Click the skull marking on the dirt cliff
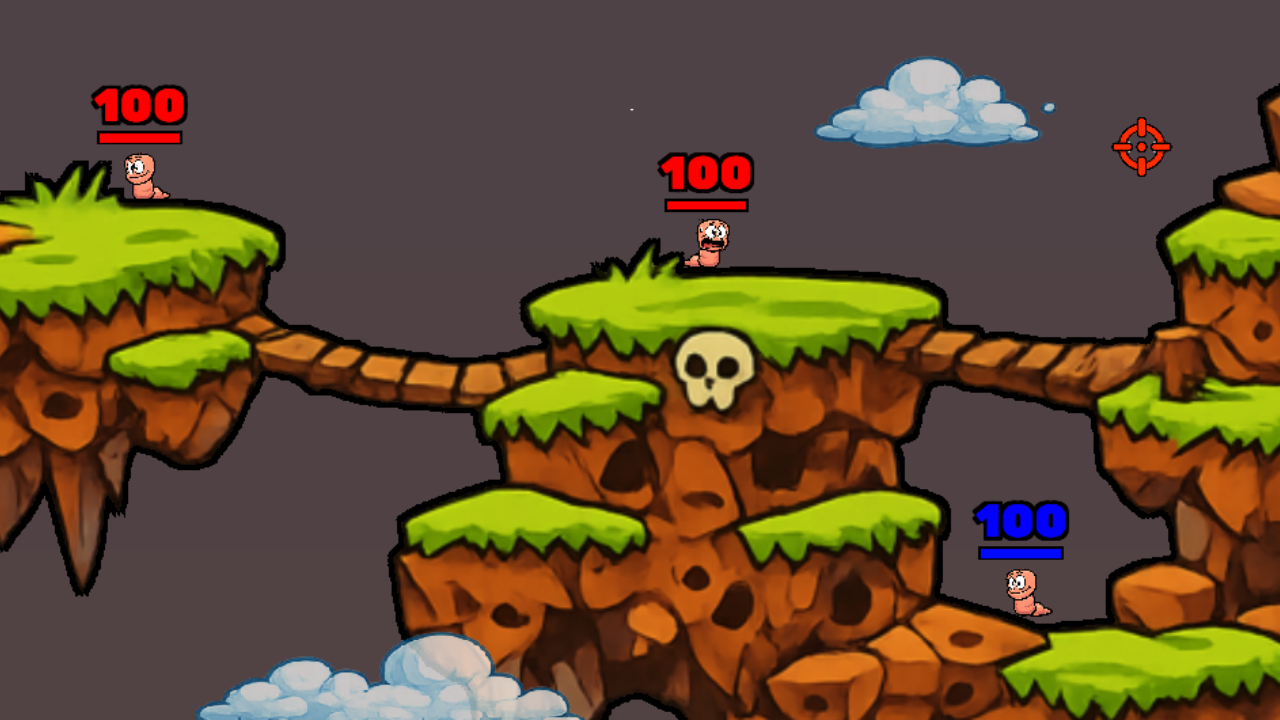1280x720 pixels. pyautogui.click(x=711, y=369)
